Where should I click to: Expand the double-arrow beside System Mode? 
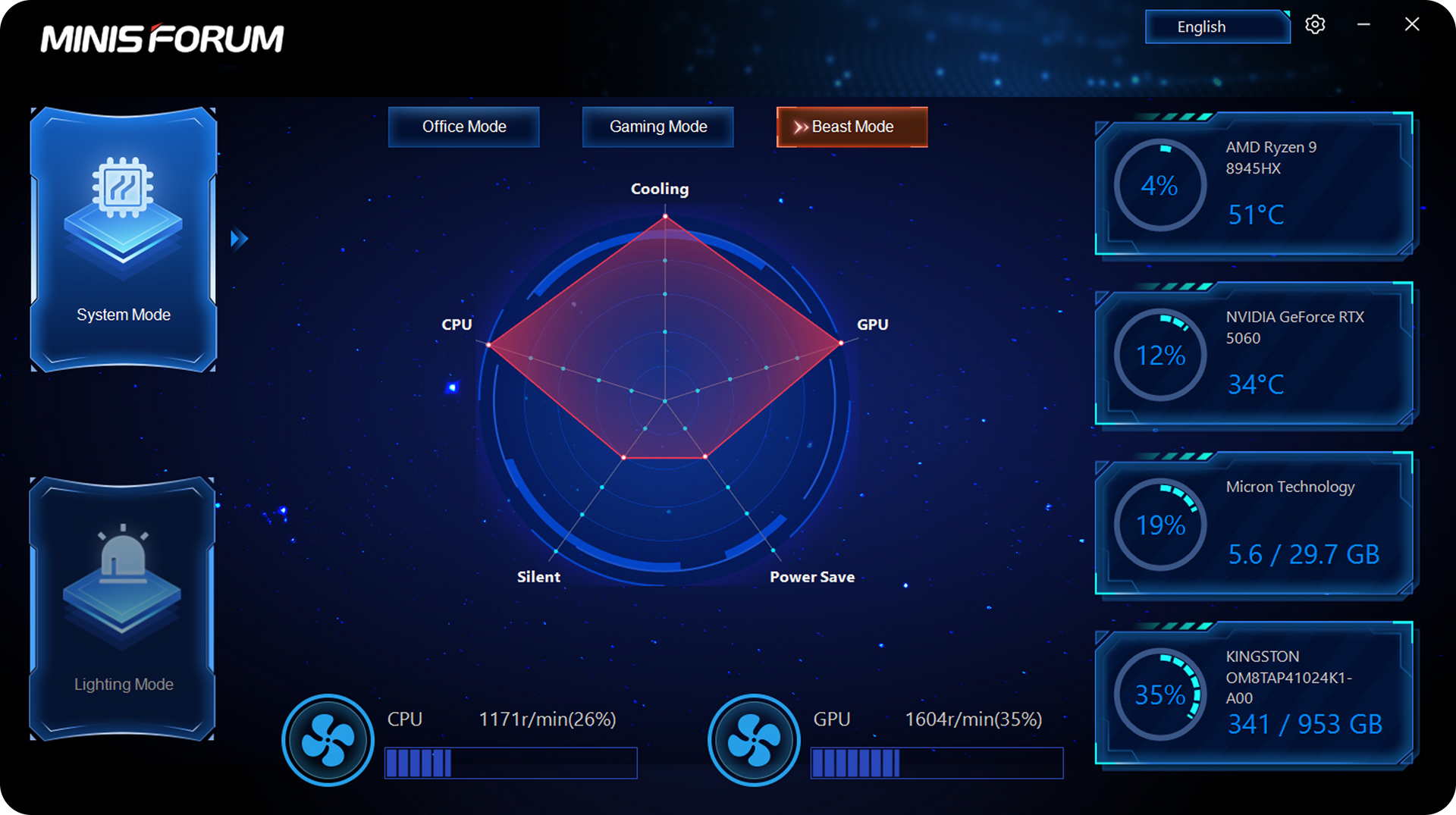[x=239, y=239]
